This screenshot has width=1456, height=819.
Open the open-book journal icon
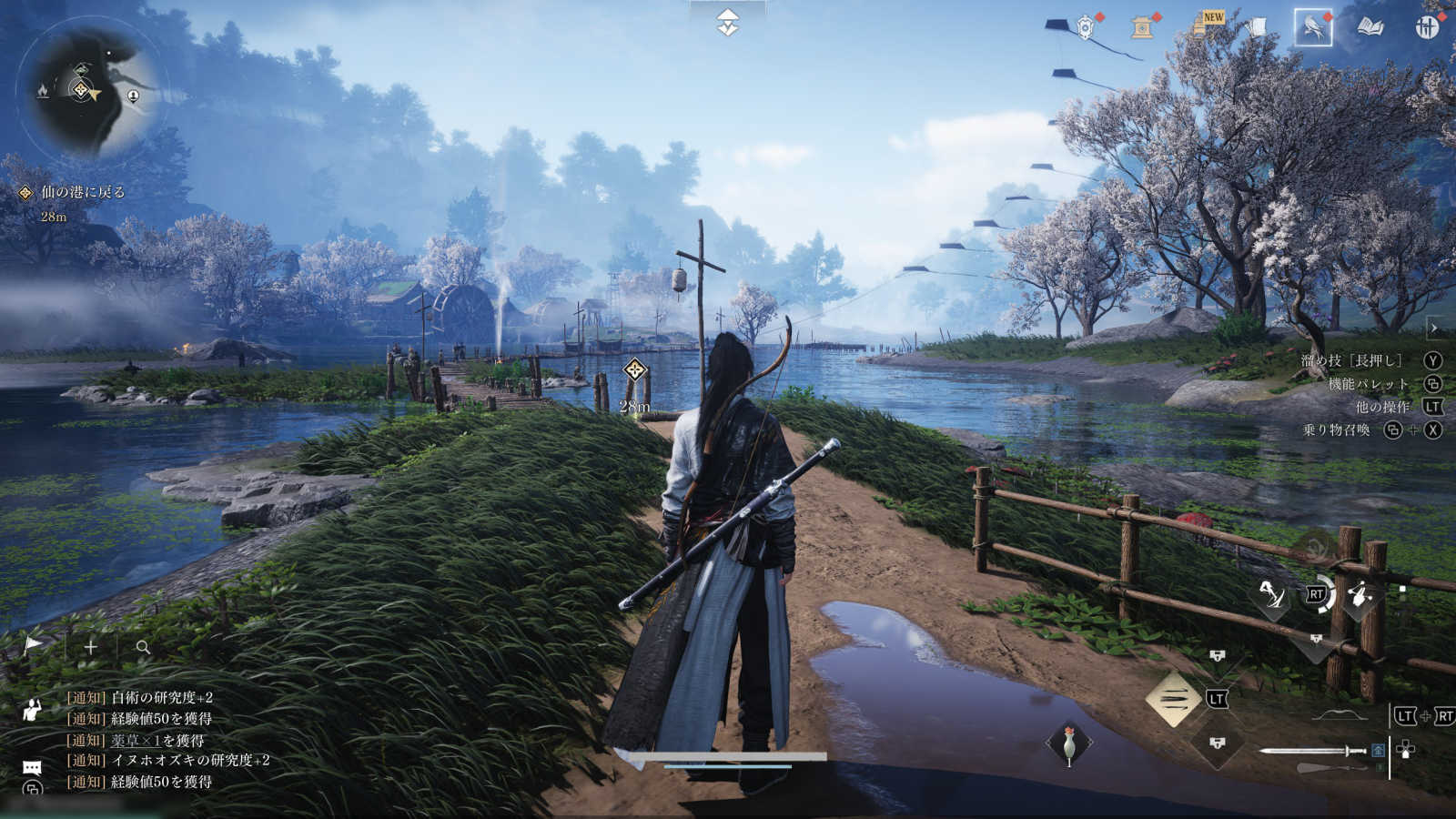[x=1370, y=28]
